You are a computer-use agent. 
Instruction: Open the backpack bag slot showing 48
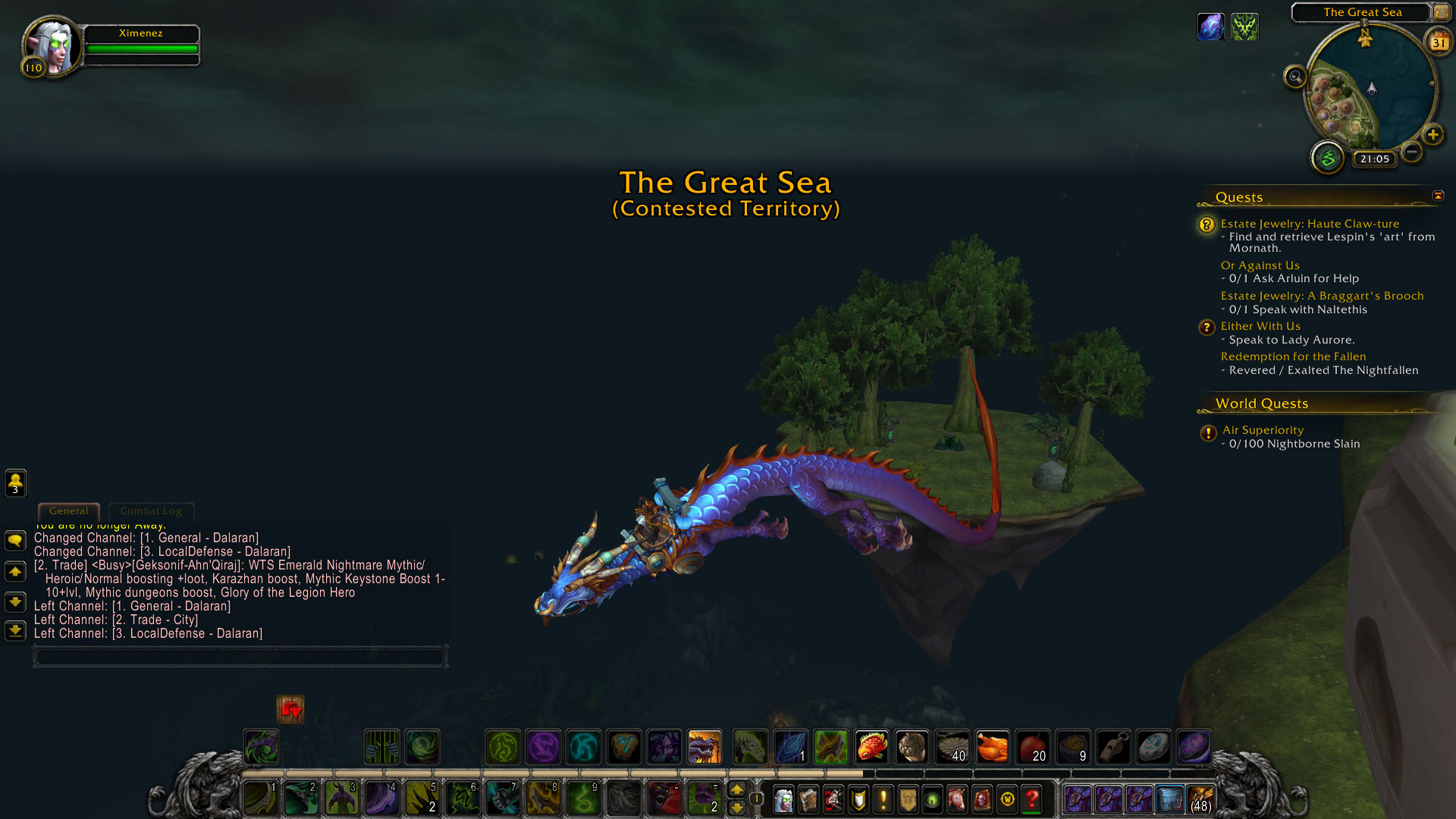pos(1200,799)
